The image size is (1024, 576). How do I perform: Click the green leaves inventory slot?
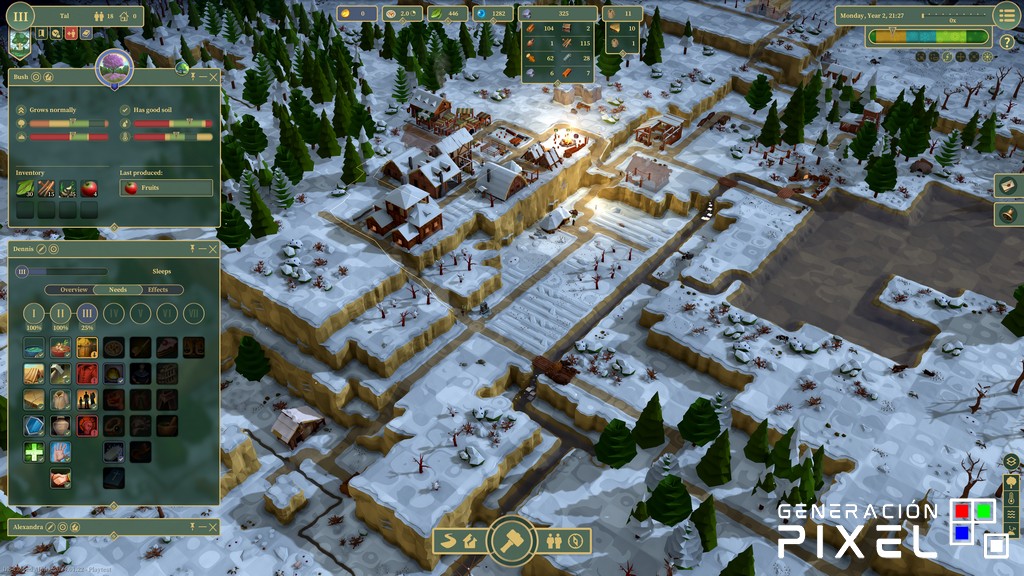pos(25,188)
